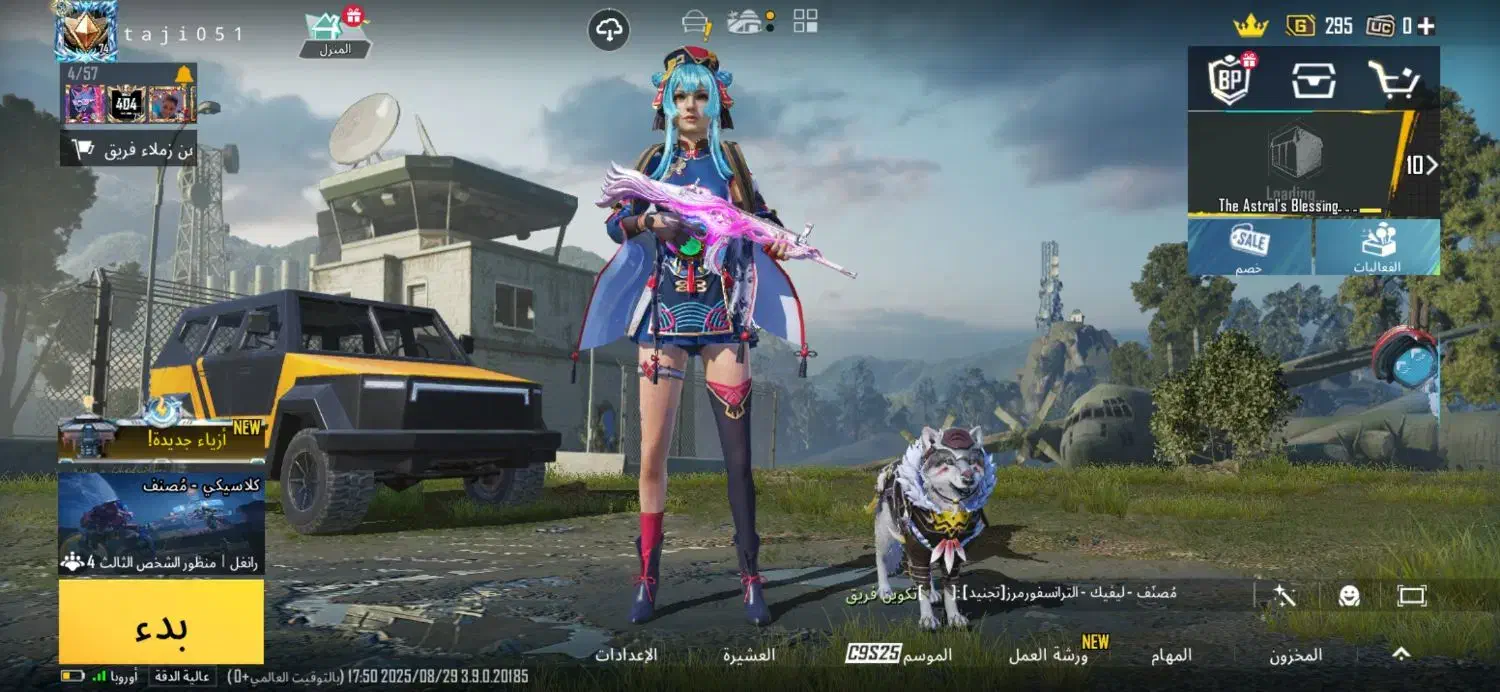Open the emote smiley face icon

point(1349,596)
